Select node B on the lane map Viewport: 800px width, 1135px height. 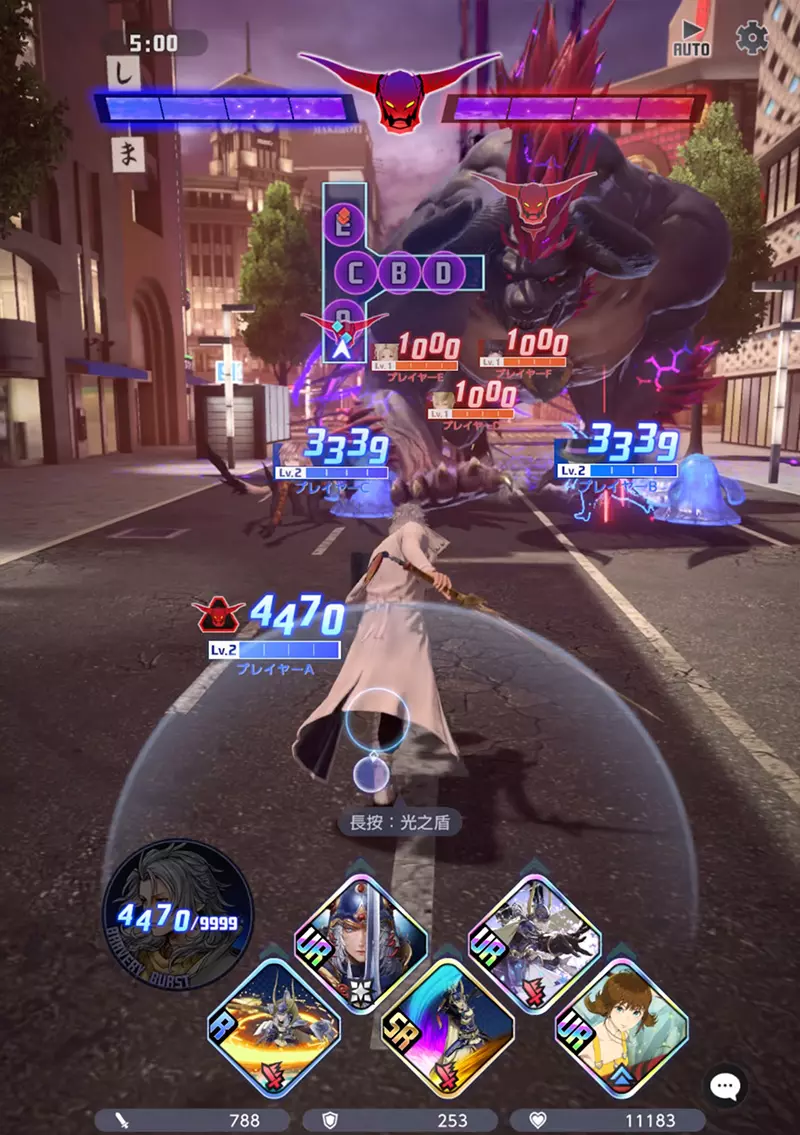[x=398, y=272]
